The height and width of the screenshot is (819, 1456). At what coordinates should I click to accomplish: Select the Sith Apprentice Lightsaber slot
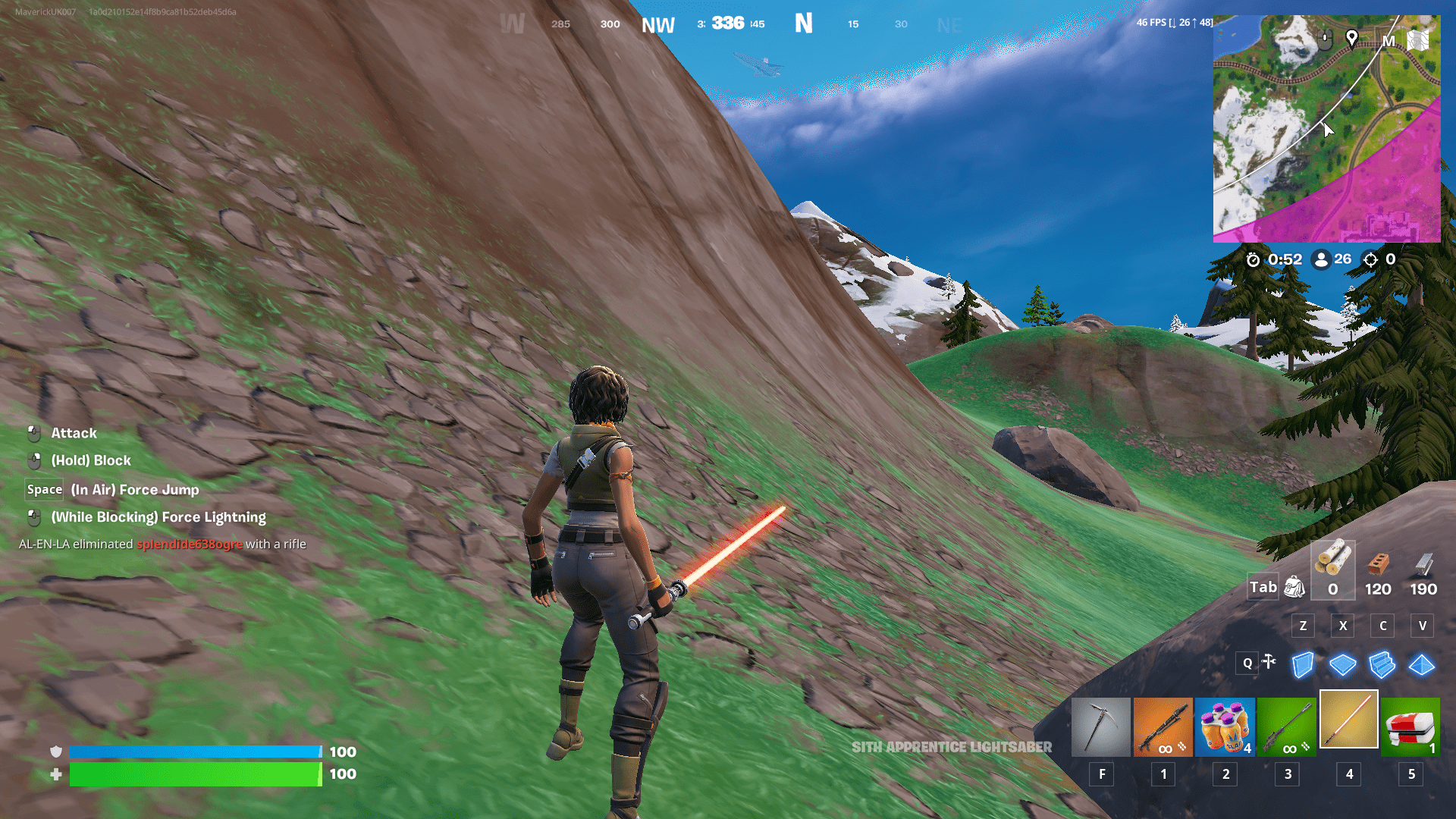pos(1348,719)
